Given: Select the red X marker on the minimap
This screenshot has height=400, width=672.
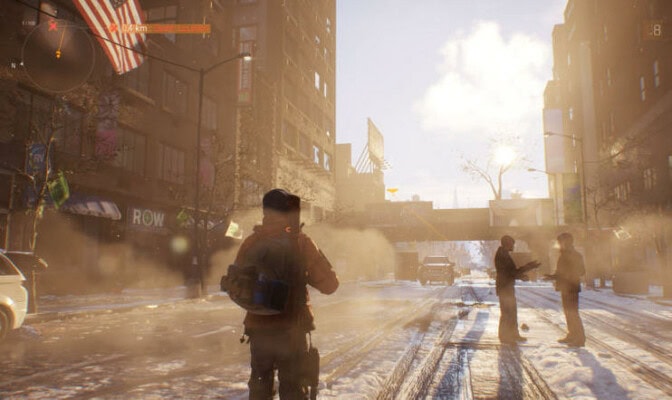Looking at the screenshot, I should coord(52,25).
